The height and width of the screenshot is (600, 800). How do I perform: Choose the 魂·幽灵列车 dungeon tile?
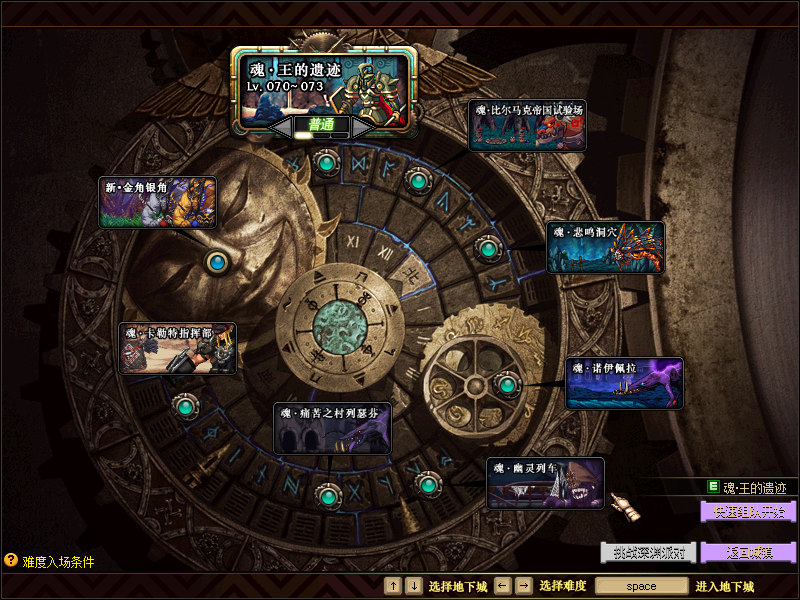point(545,483)
